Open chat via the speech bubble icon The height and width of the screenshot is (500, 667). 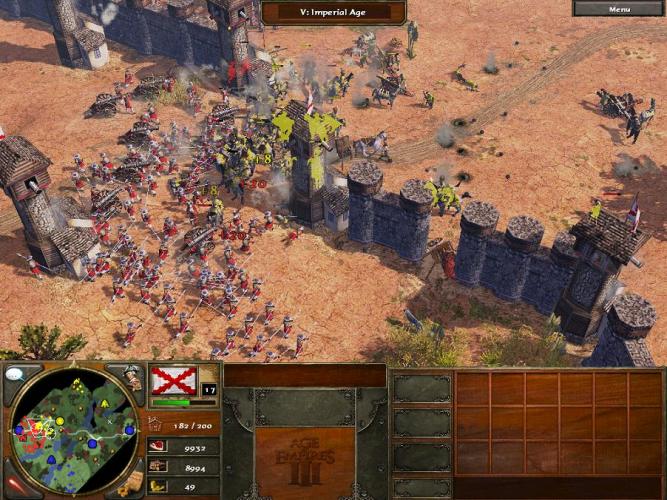coord(15,375)
